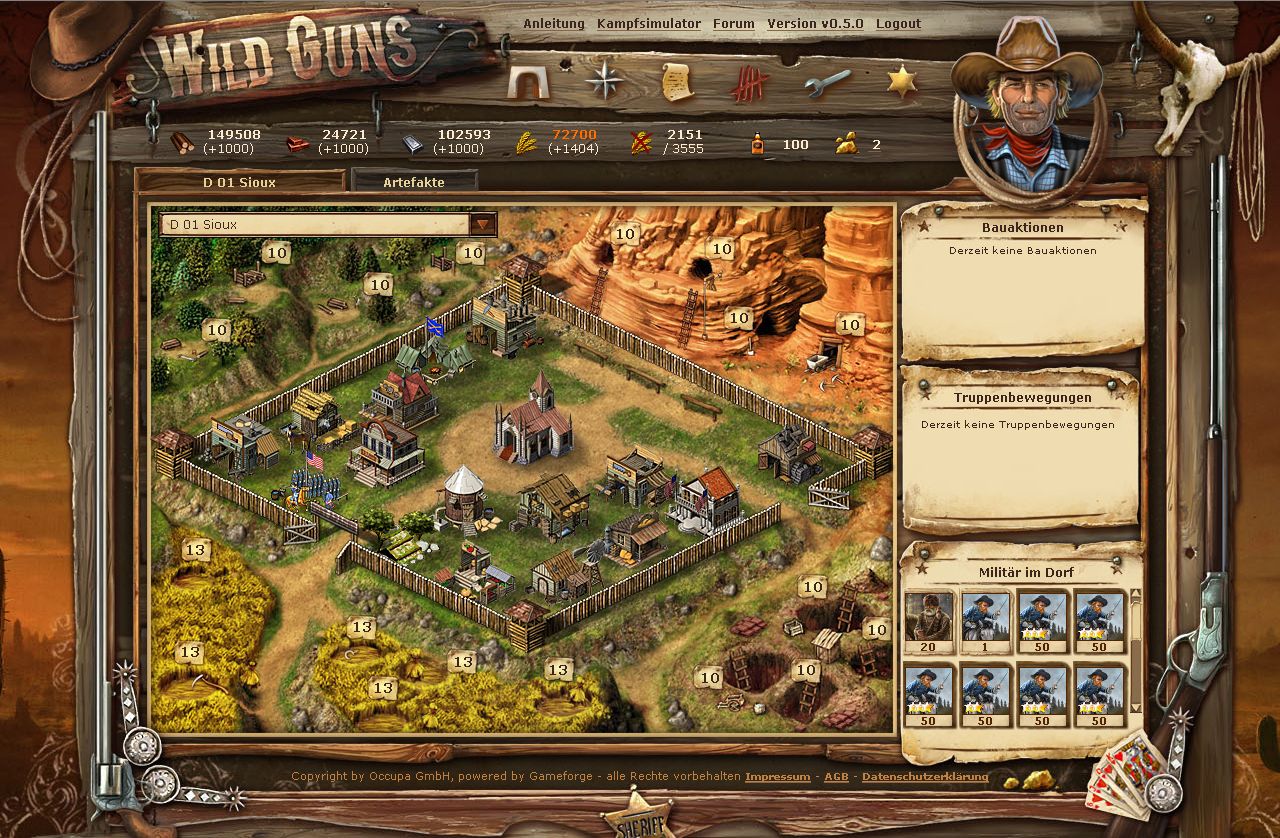Switch to the Artefakte tab

pyautogui.click(x=414, y=182)
